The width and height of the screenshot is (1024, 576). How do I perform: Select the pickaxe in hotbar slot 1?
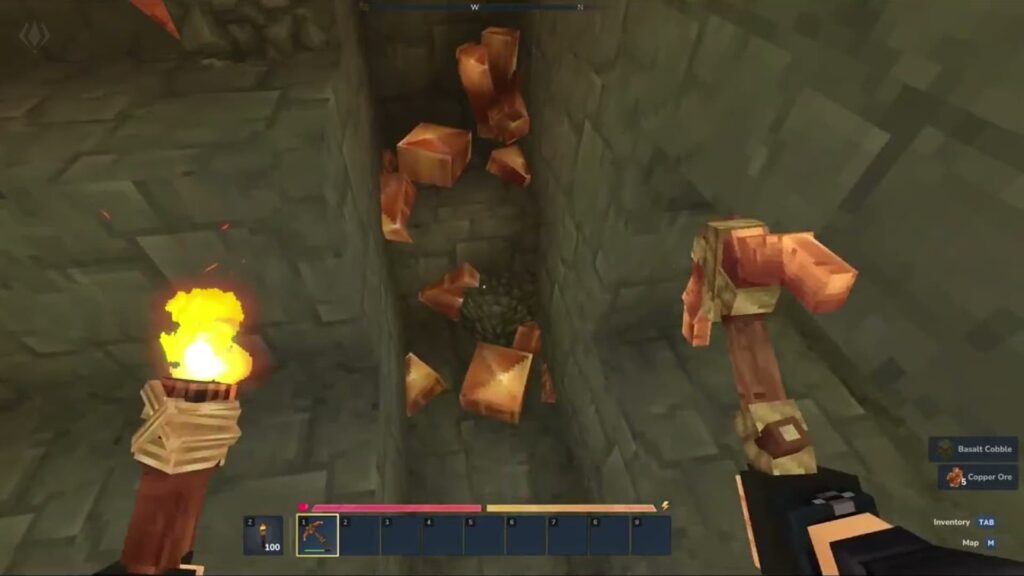tap(318, 535)
